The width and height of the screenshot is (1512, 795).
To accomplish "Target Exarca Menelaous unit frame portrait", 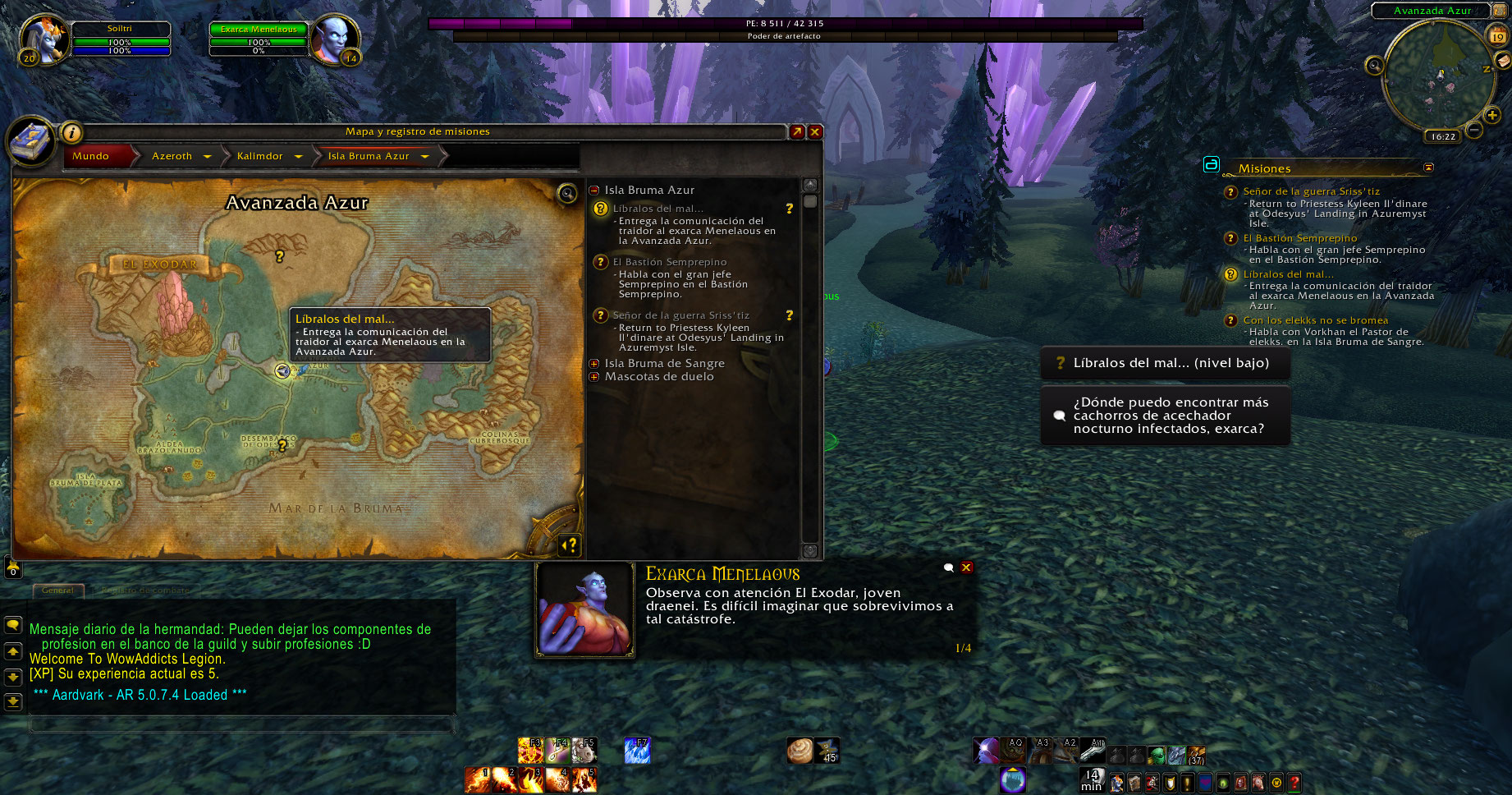I will point(334,37).
